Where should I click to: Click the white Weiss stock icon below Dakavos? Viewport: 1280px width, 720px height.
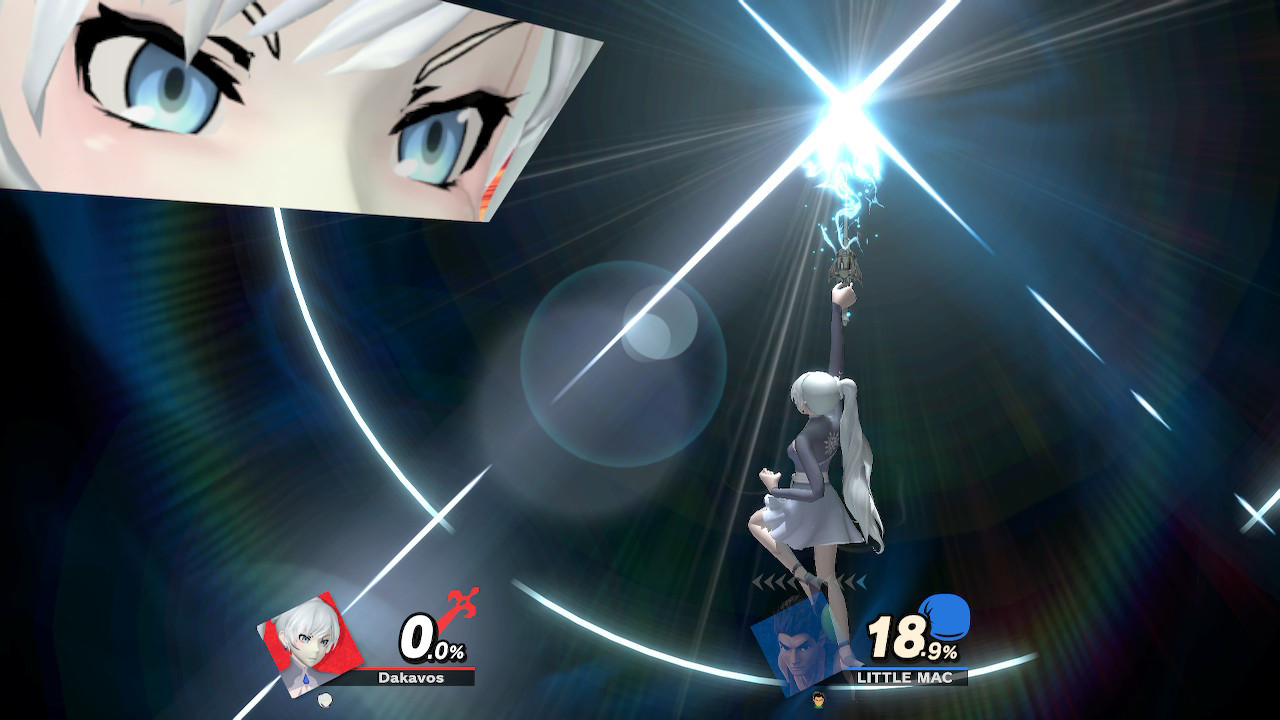coord(324,702)
